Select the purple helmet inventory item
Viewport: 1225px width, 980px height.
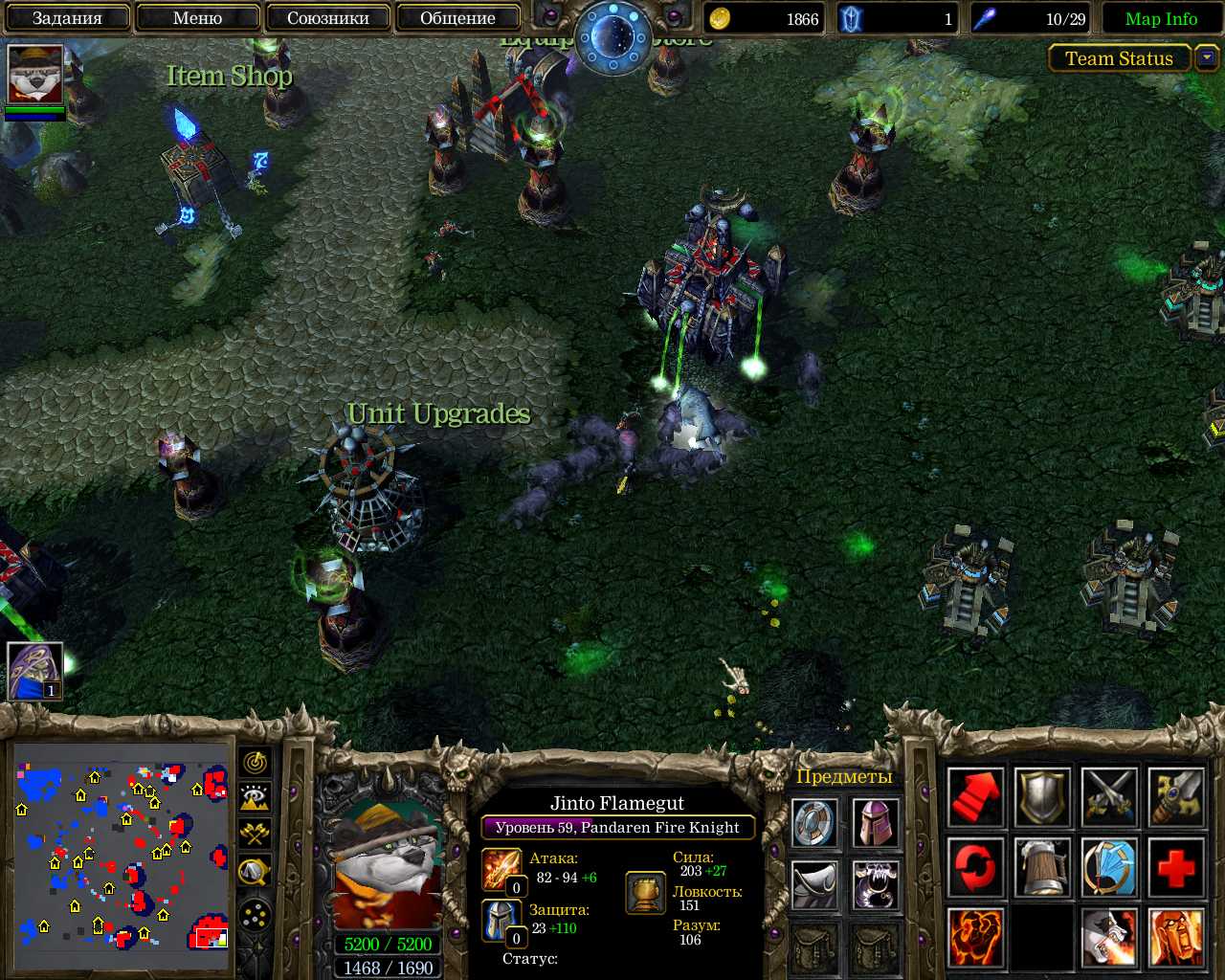[875, 823]
